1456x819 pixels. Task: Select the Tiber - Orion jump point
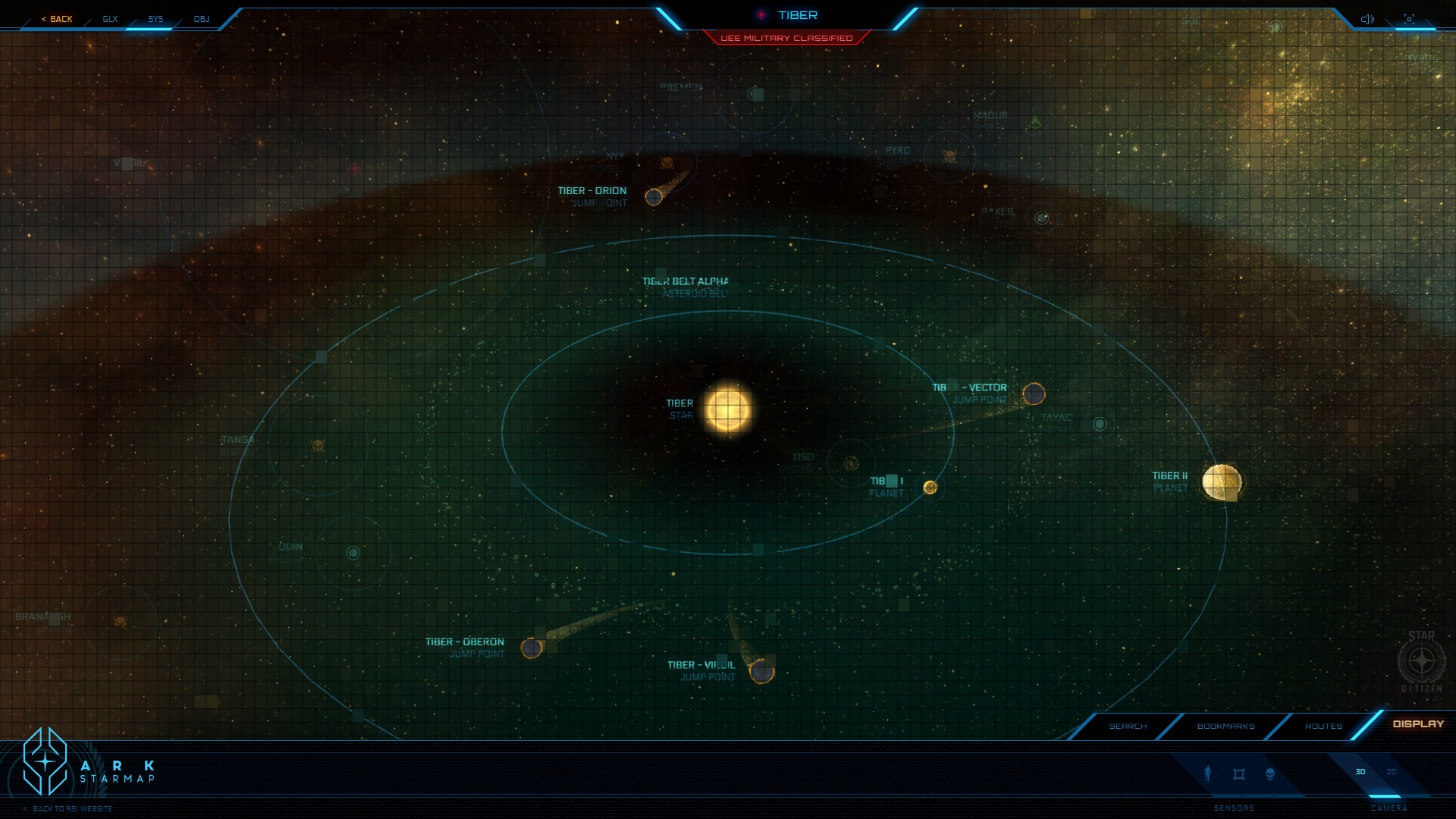tap(654, 197)
